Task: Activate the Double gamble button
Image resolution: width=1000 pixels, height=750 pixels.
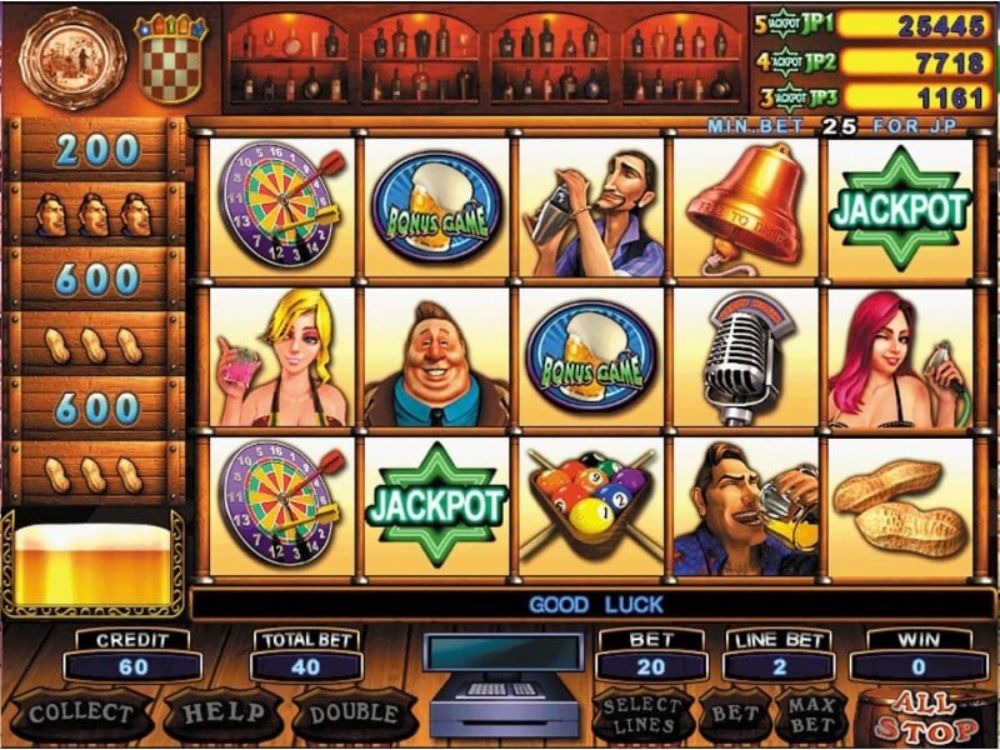Action: 354,713
